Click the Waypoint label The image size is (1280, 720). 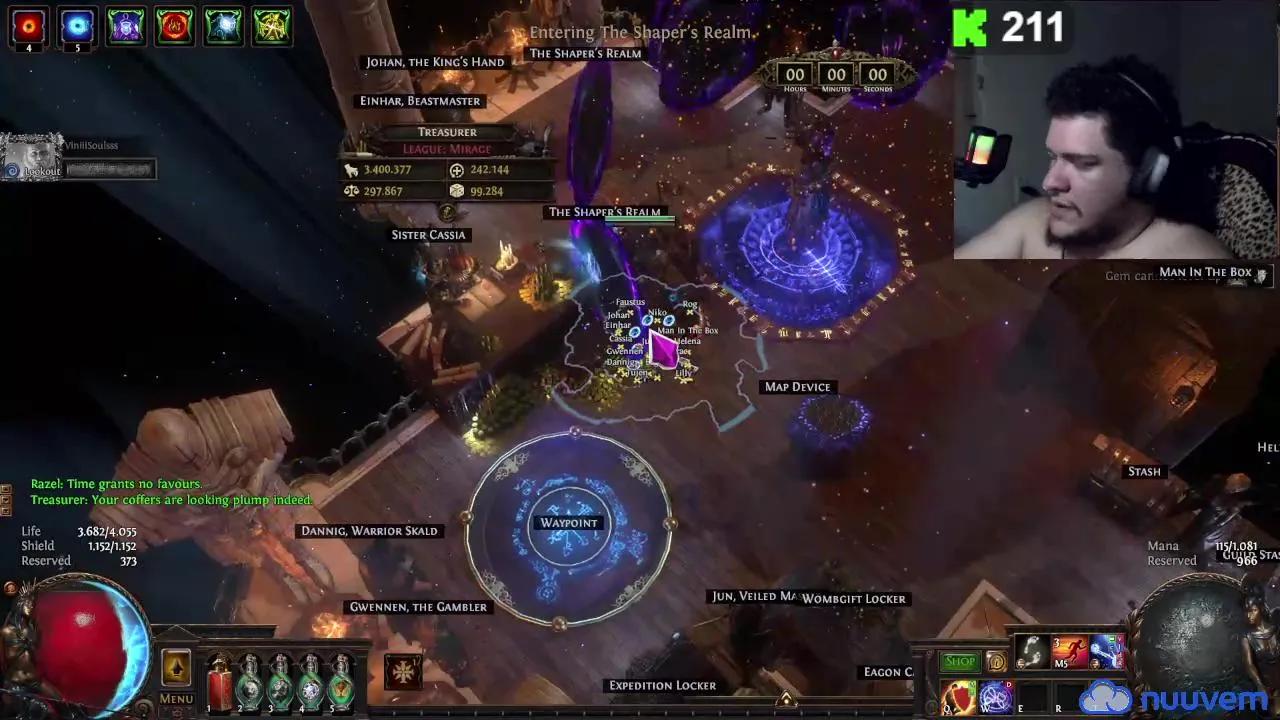click(x=568, y=523)
